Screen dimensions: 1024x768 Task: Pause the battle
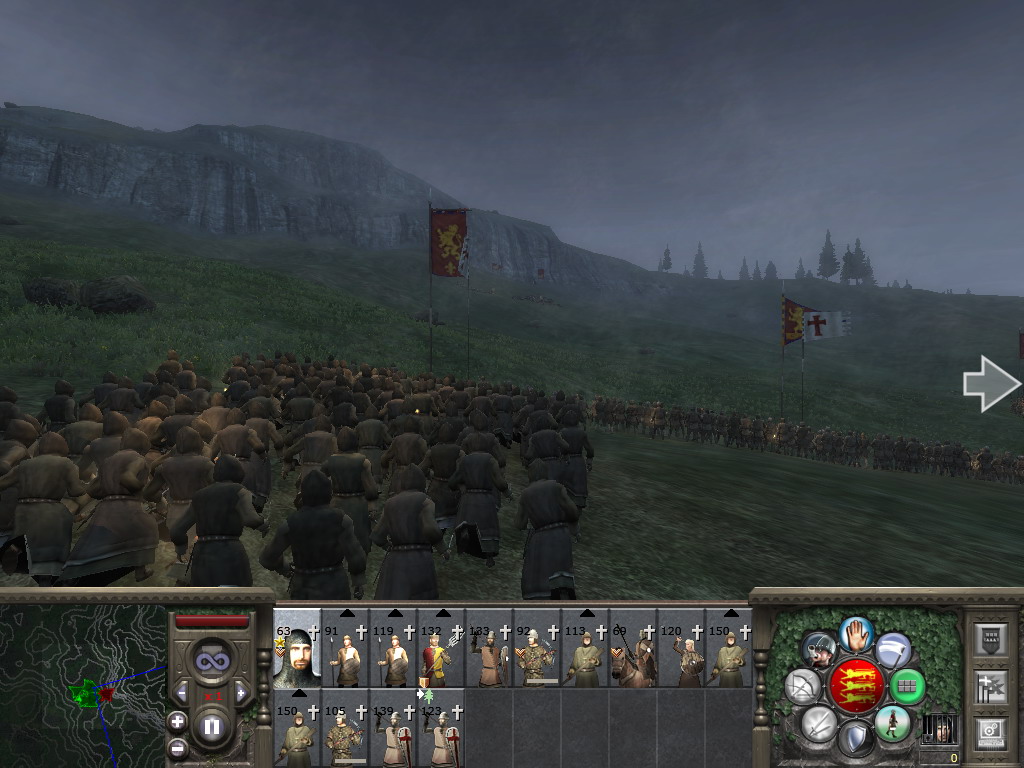coord(212,727)
